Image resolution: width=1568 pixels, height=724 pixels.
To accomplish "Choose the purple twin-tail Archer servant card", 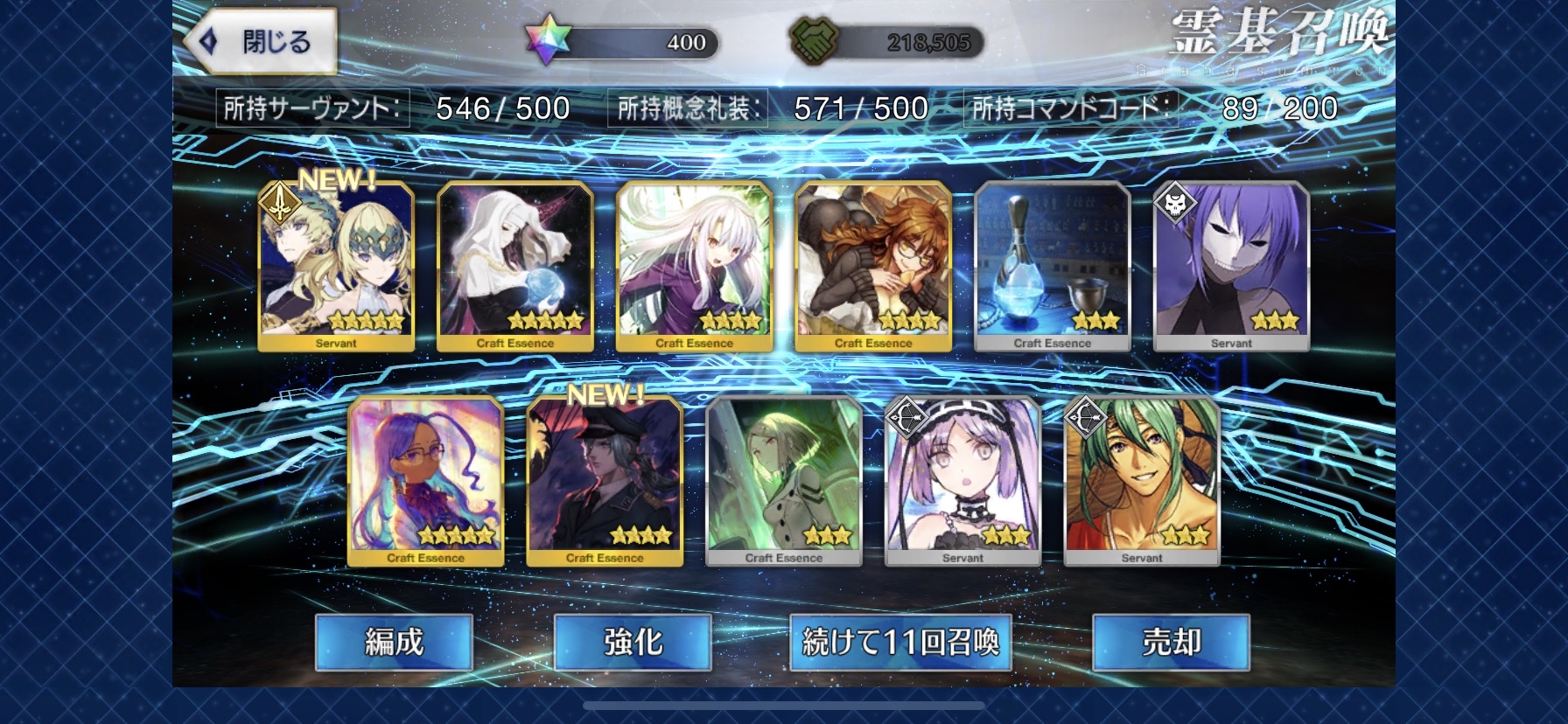I will coord(962,481).
